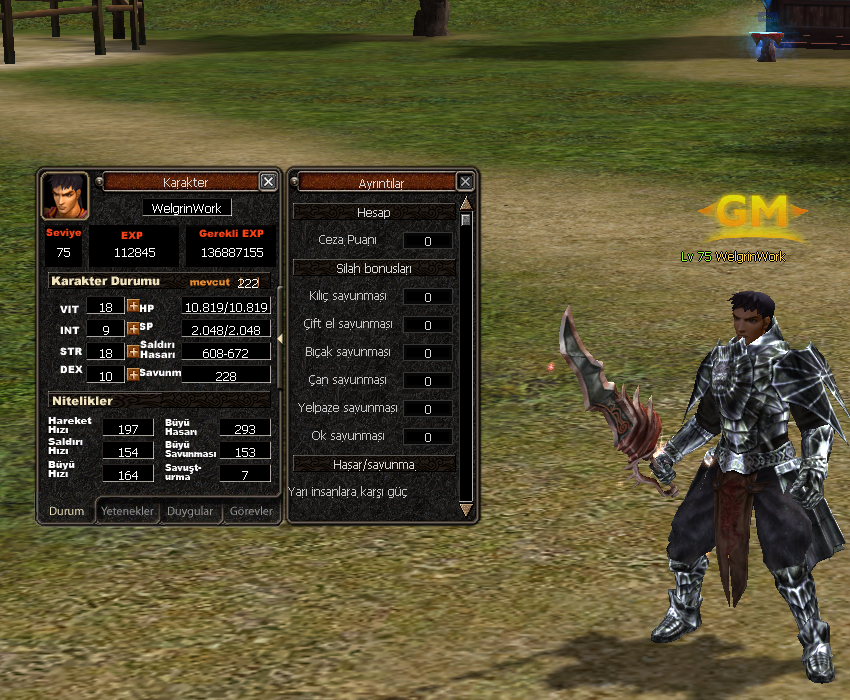Select the Hesap section header
850x700 pixels.
(x=374, y=212)
